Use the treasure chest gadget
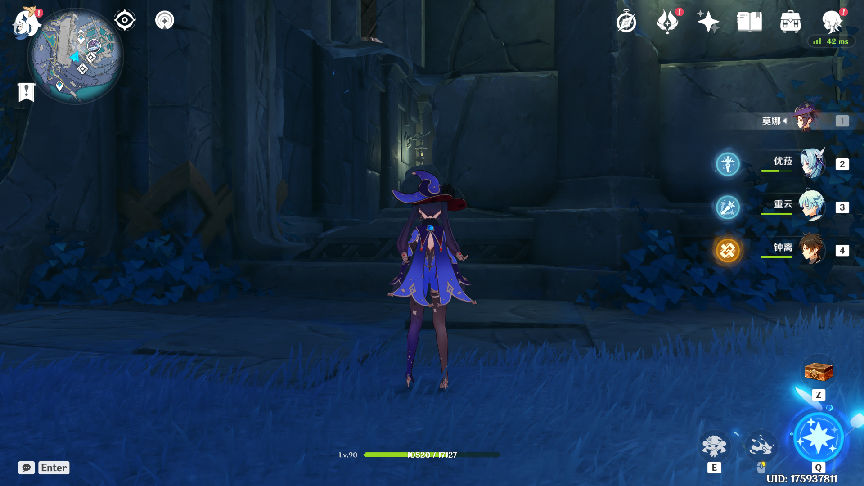864x486 pixels. pyautogui.click(x=819, y=372)
